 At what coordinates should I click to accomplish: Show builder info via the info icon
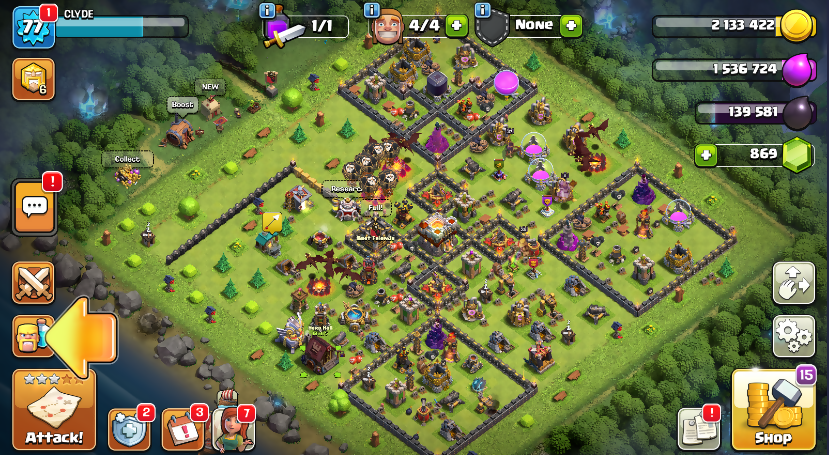point(372,10)
